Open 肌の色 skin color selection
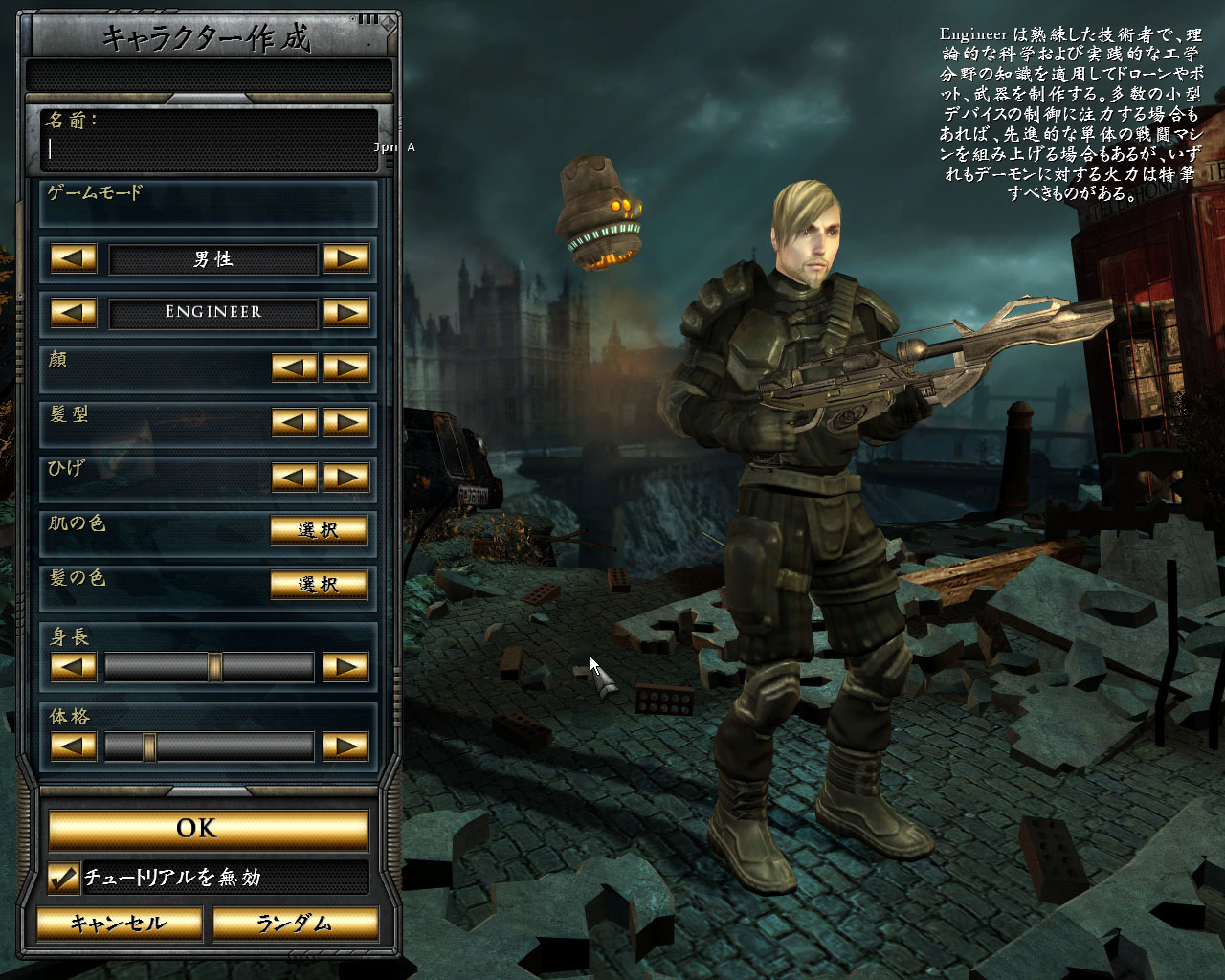The height and width of the screenshot is (980, 1225). 319,530
